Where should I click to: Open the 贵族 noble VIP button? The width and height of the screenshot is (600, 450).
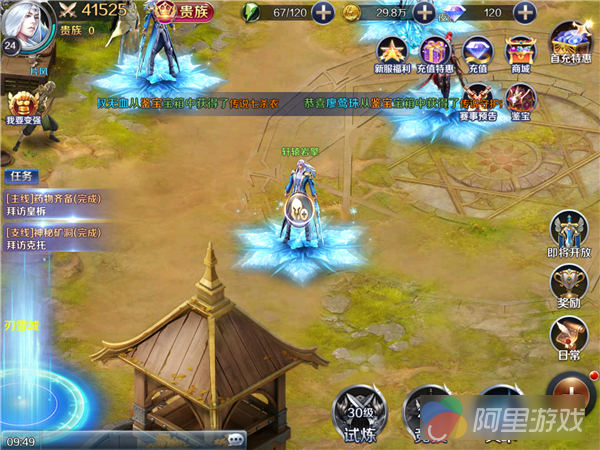189,13
